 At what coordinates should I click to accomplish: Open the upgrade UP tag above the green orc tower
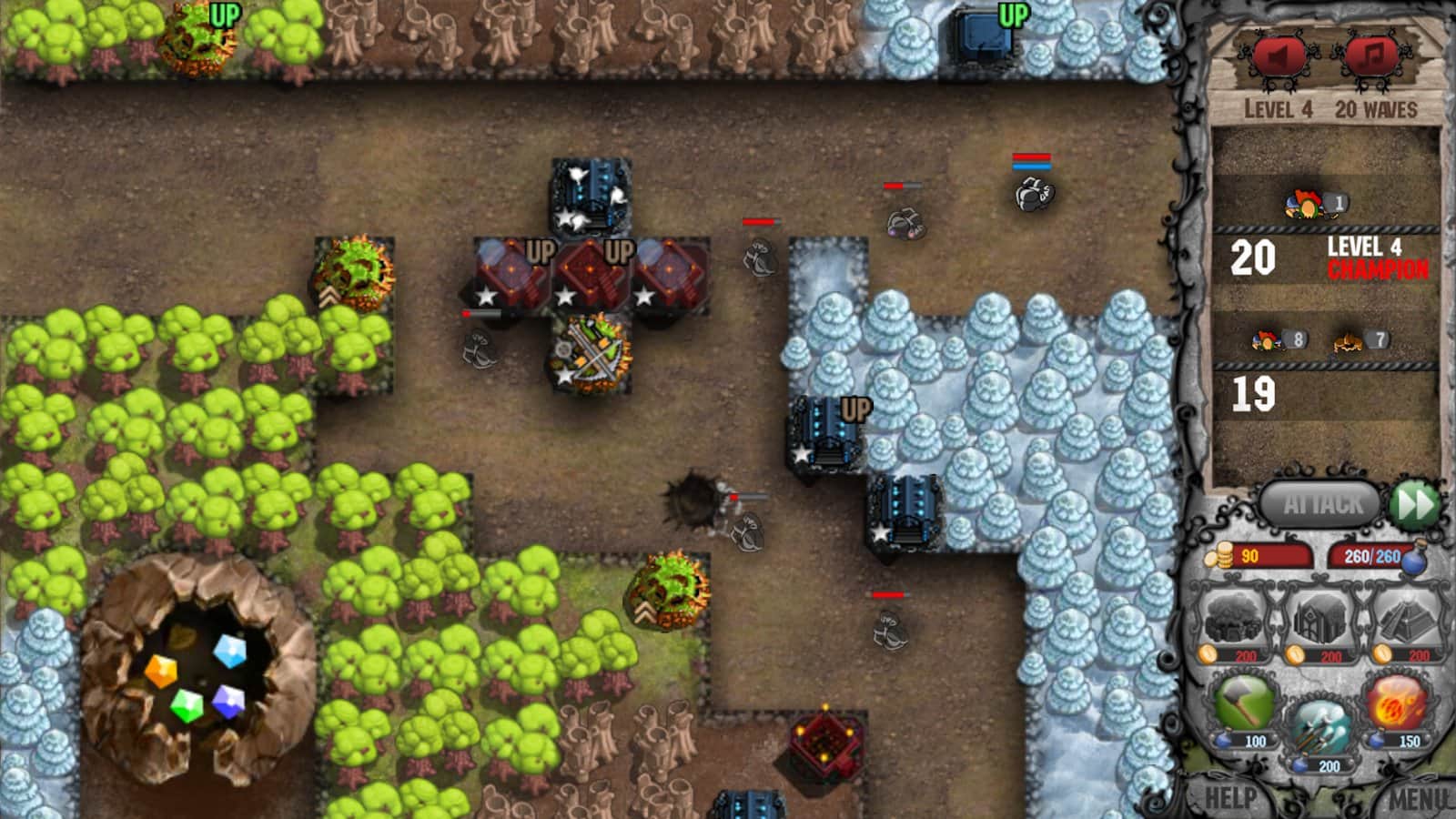point(226,15)
